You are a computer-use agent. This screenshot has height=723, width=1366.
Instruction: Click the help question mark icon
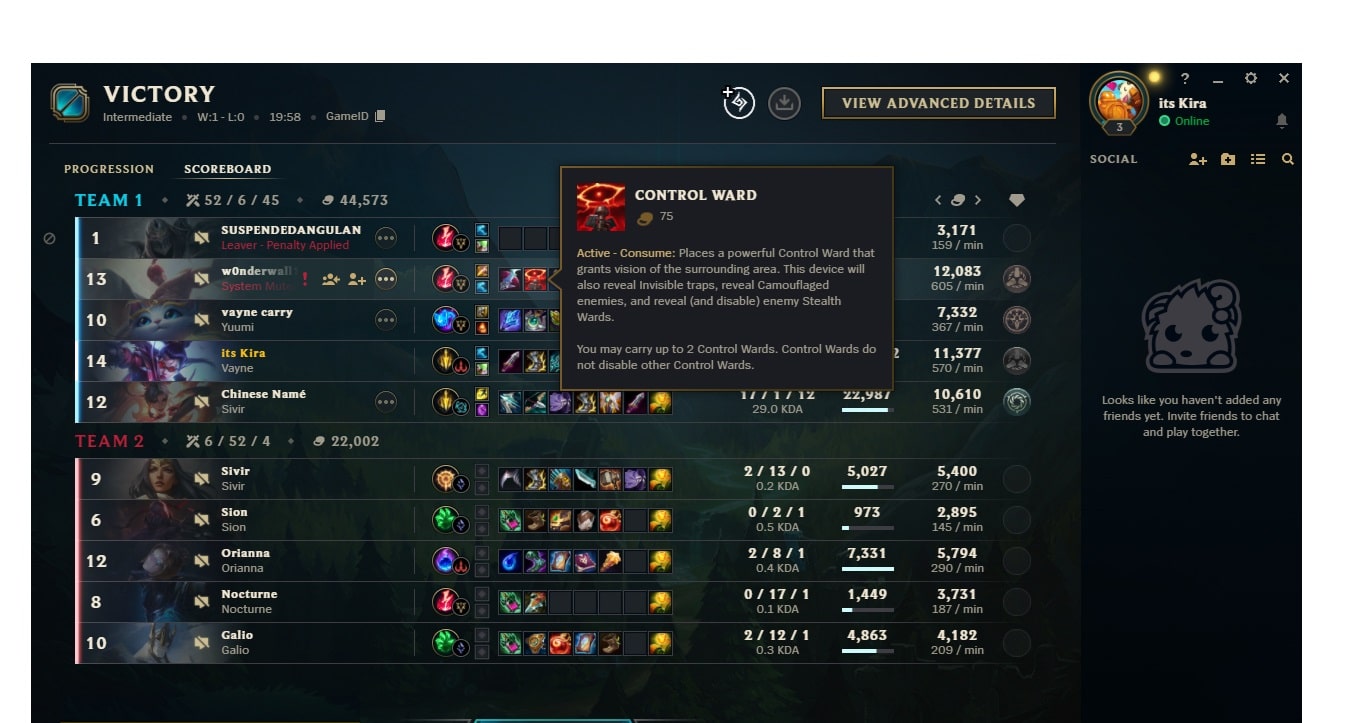pos(1186,78)
